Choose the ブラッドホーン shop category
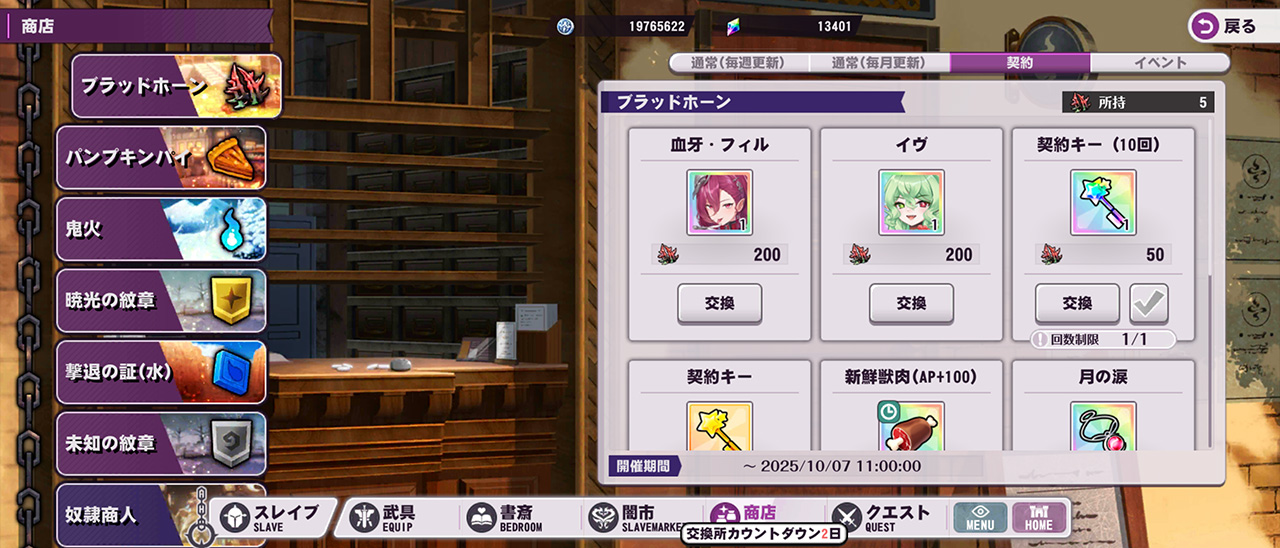Viewport: 1280px width, 548px height. coord(176,87)
